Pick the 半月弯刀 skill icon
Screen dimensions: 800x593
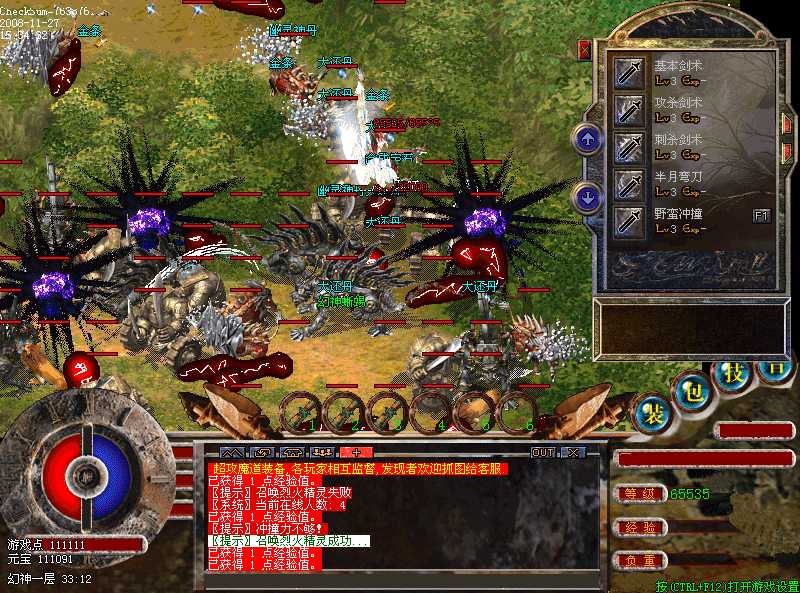click(629, 183)
